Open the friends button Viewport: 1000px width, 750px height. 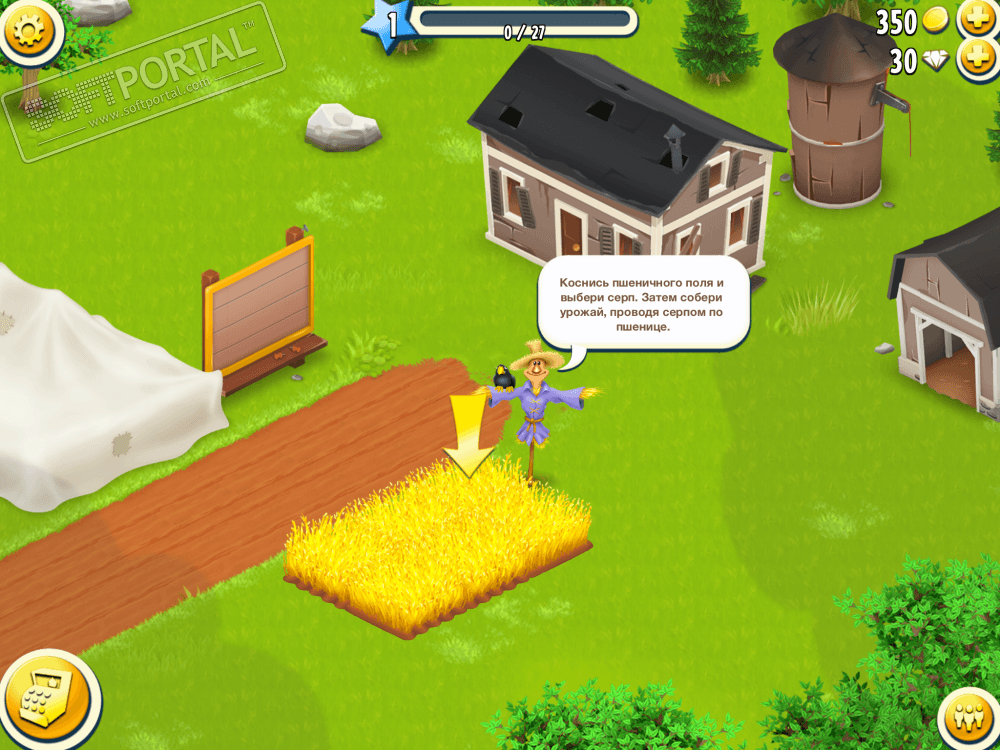point(966,717)
